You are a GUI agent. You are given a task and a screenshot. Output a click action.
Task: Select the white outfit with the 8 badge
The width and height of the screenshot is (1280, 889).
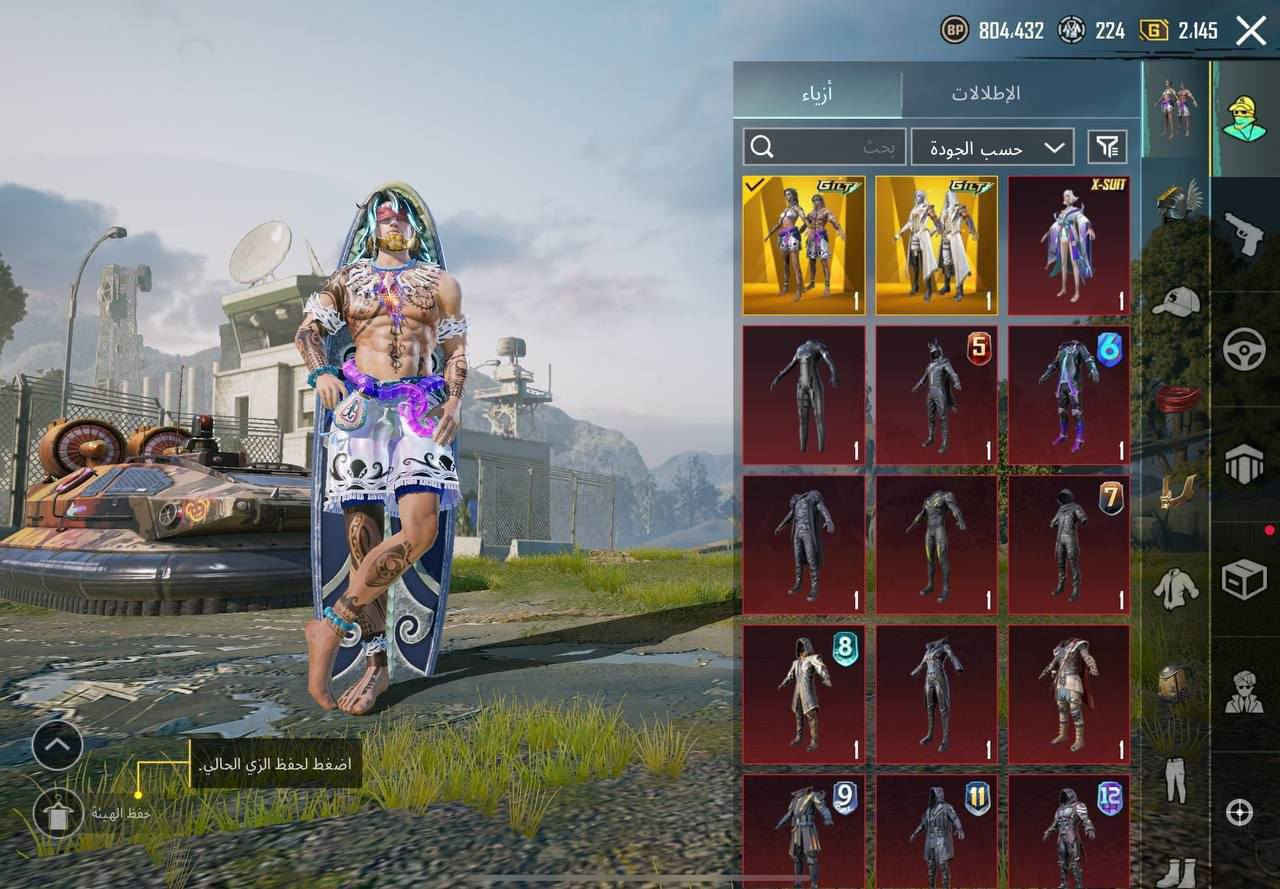point(804,694)
